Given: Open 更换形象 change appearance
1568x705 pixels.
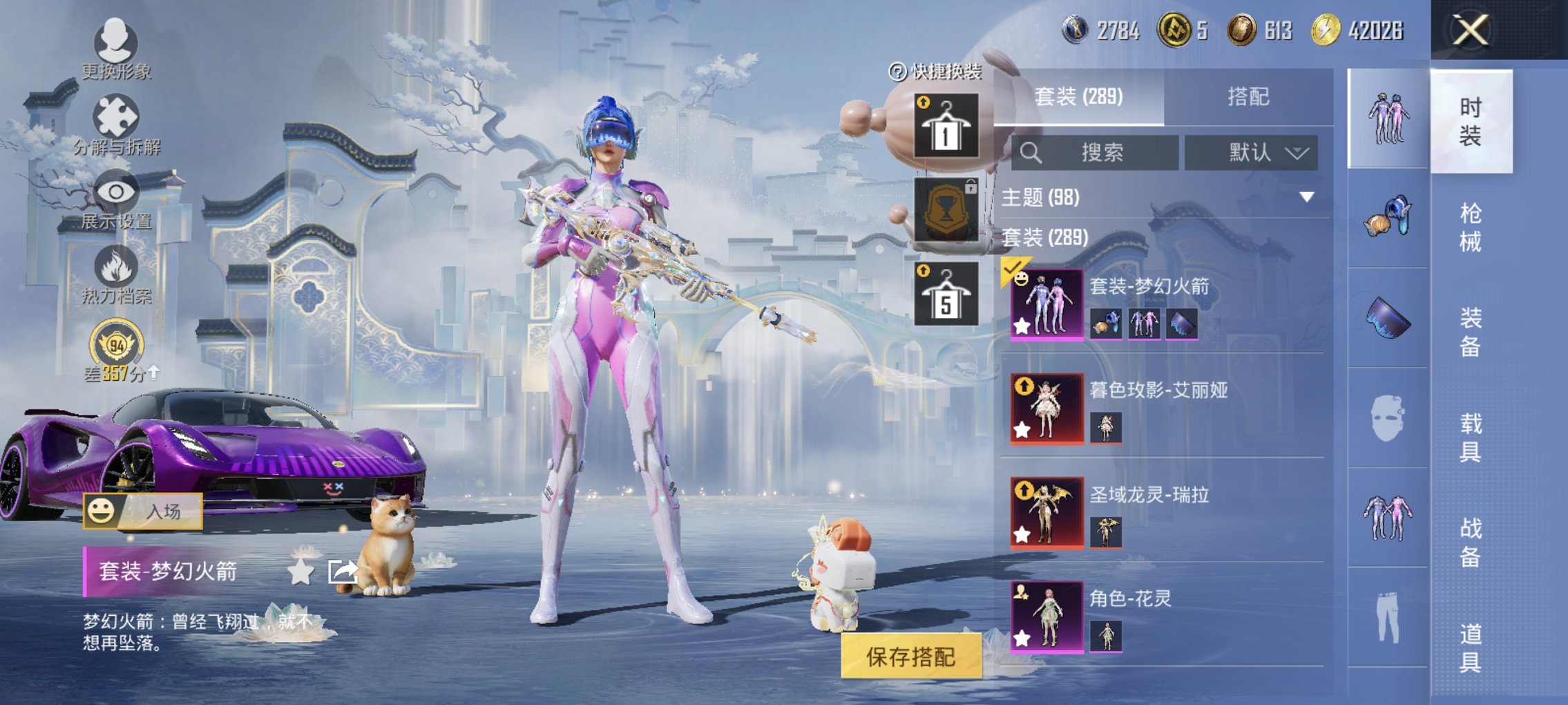Looking at the screenshot, I should pyautogui.click(x=115, y=49).
